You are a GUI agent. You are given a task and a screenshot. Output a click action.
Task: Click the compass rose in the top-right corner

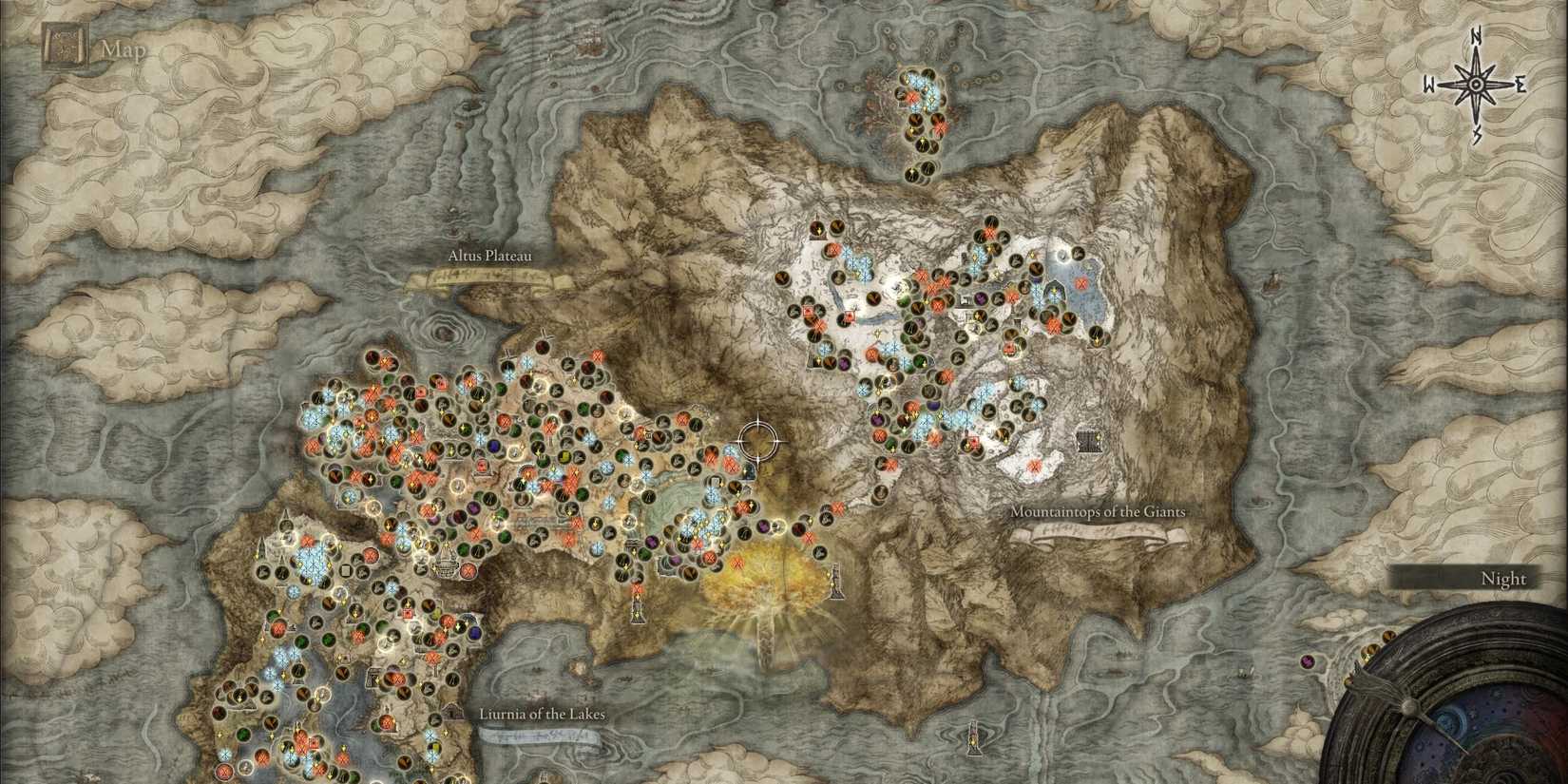(1476, 84)
